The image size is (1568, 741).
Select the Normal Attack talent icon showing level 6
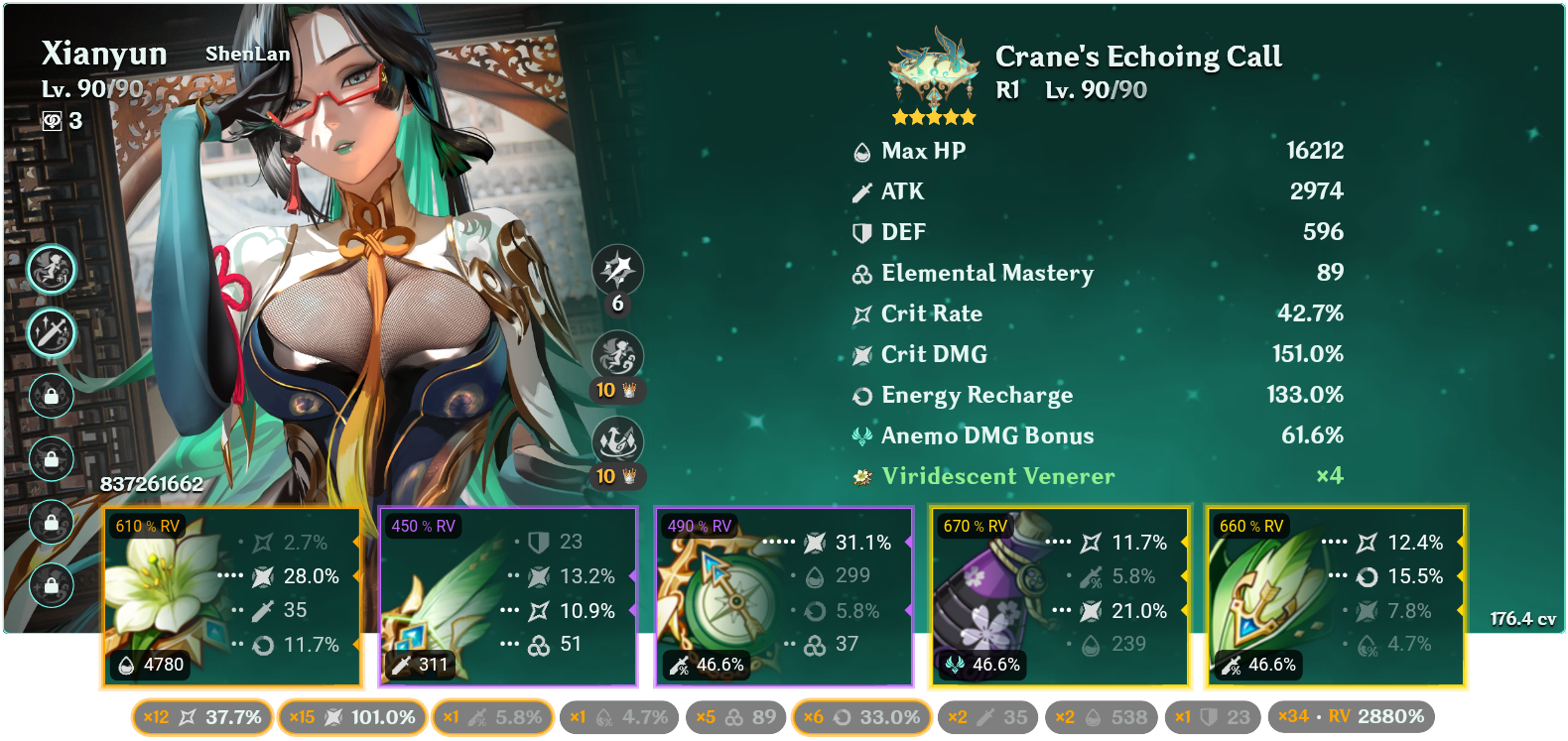pyautogui.click(x=617, y=270)
